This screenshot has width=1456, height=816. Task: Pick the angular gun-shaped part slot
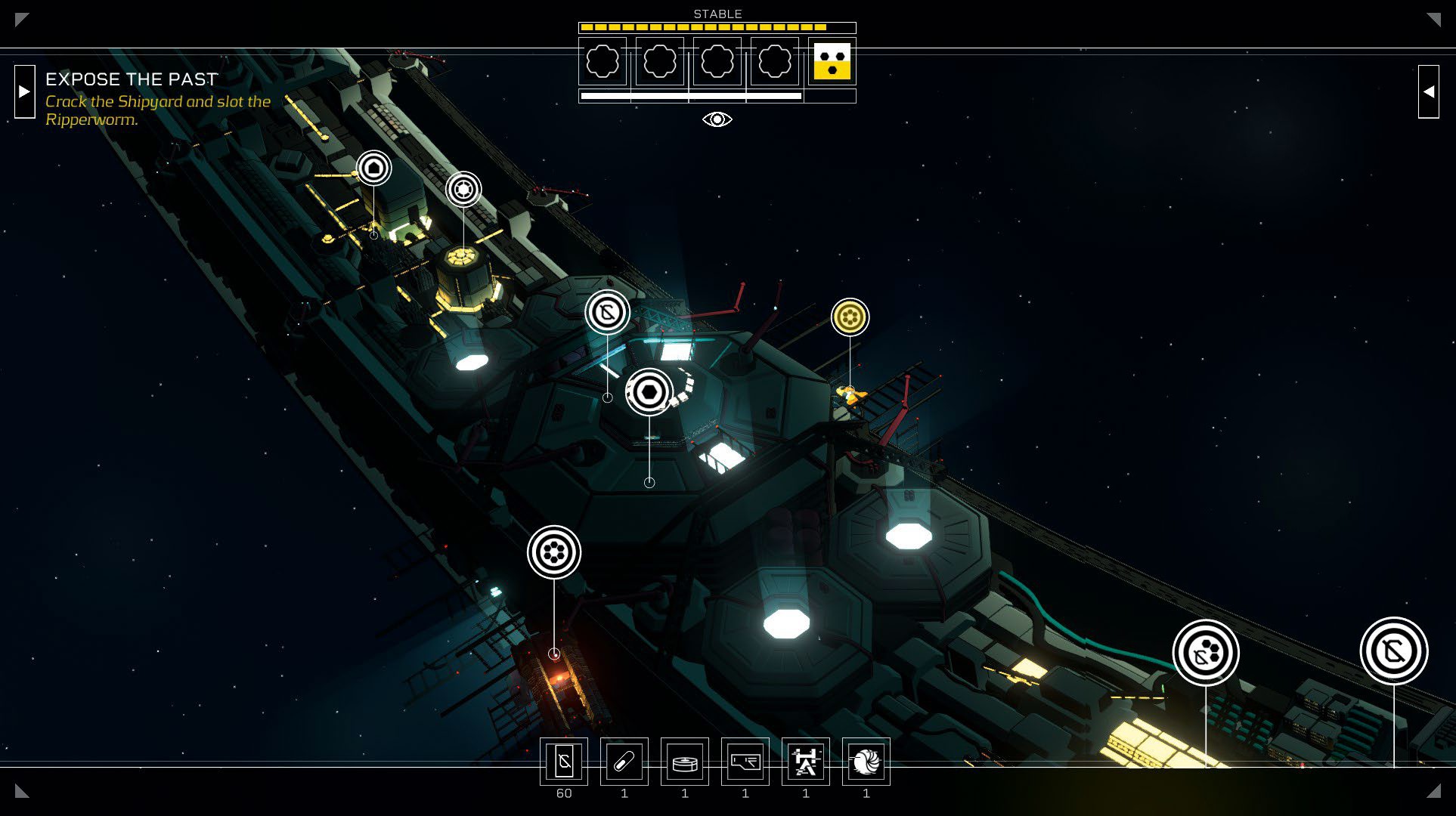coord(745,762)
